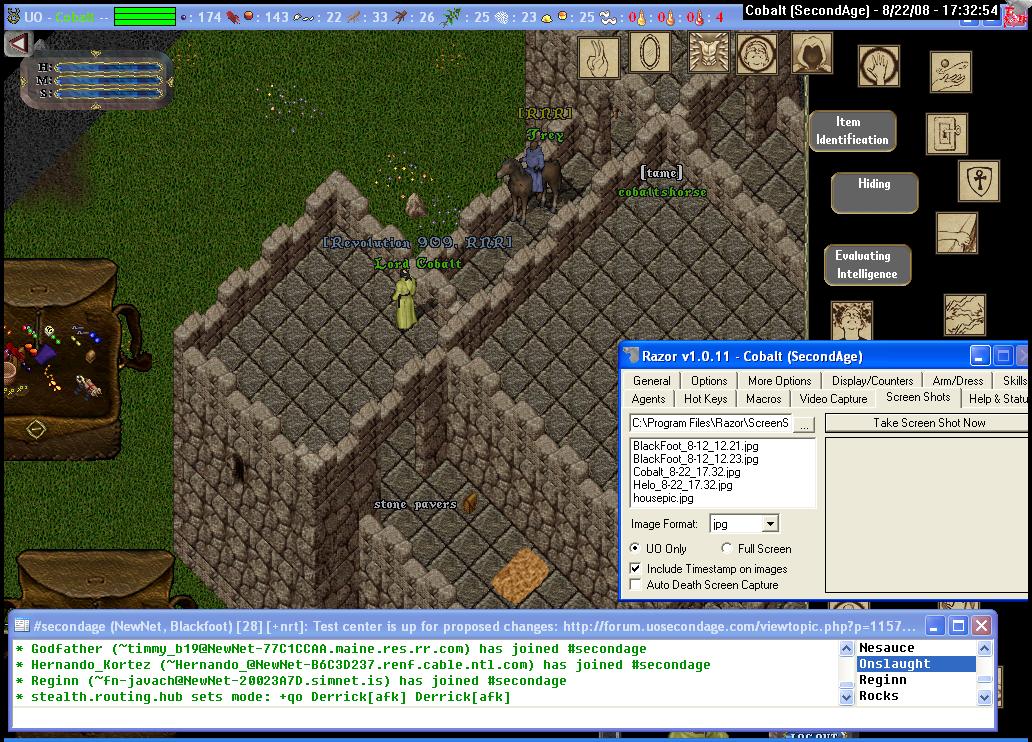Viewport: 1032px width, 742px height.
Task: Choose the UO Only capture mode
Action: 636,549
